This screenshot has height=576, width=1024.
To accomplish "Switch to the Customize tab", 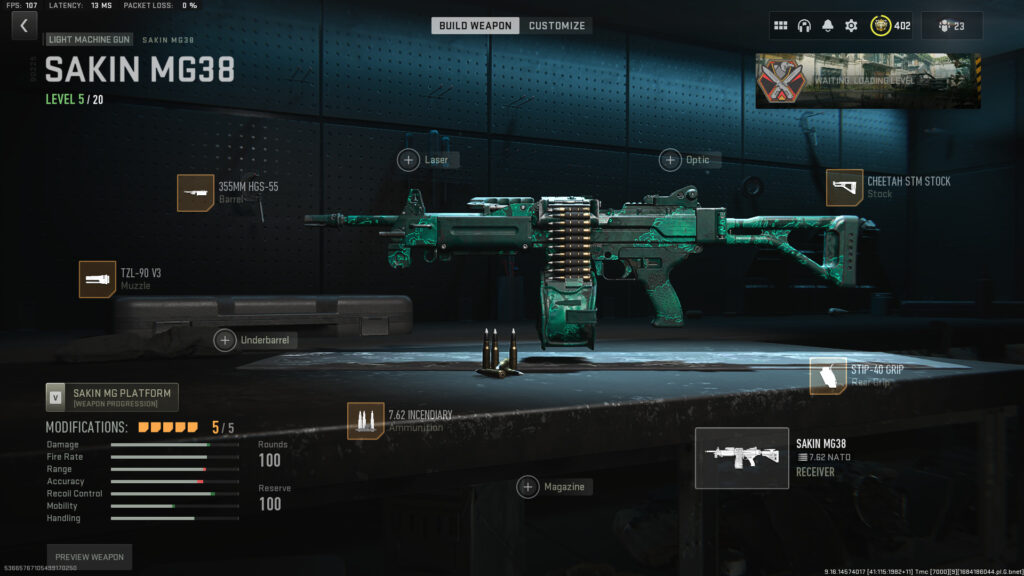I will (557, 25).
